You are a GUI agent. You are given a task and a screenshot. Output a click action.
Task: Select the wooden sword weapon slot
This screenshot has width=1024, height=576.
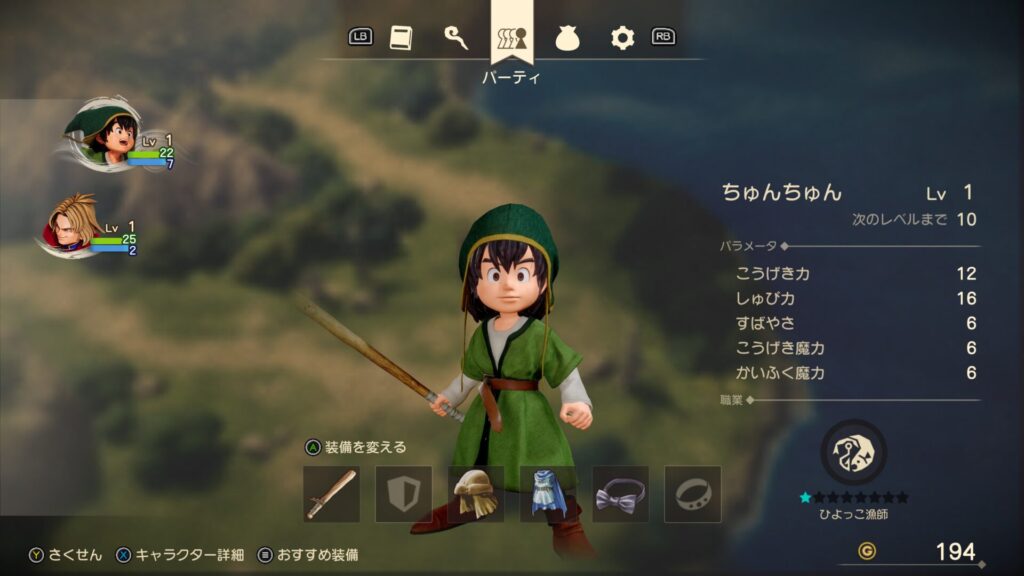(331, 494)
